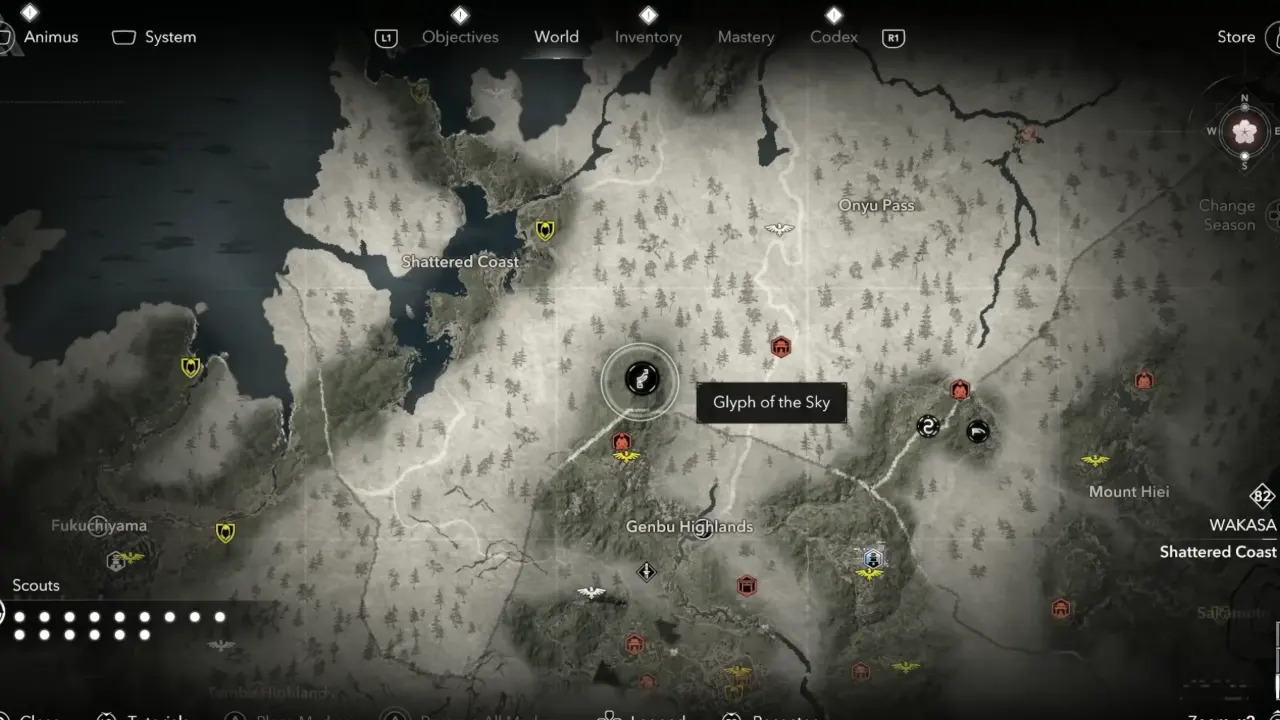
Task: Select the Glyph of the Sky map marker
Action: pyautogui.click(x=640, y=380)
